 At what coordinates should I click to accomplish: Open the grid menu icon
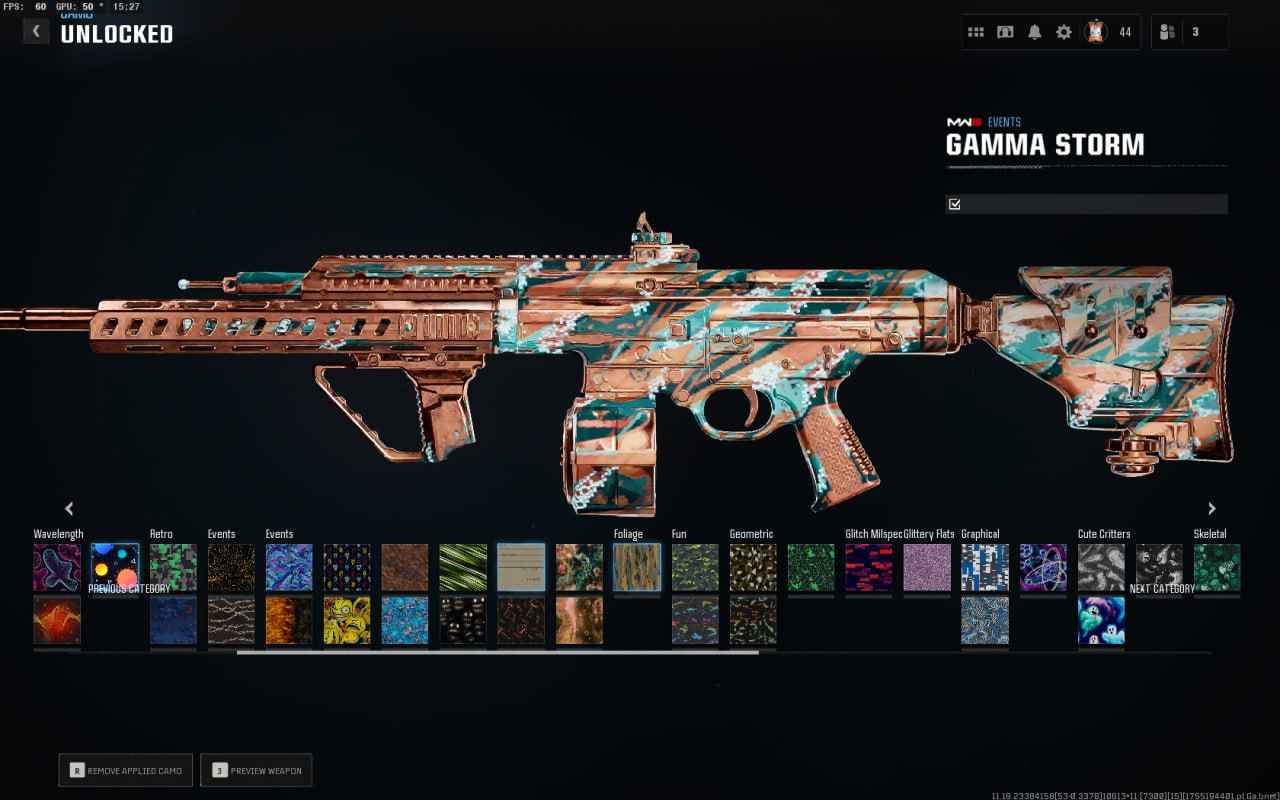[x=976, y=32]
